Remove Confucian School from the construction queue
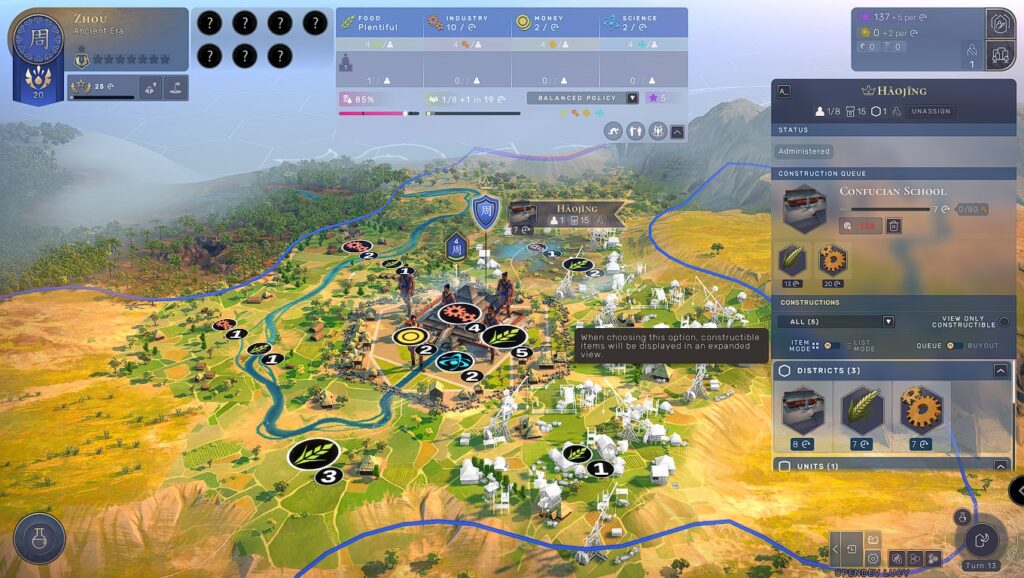 [x=894, y=226]
